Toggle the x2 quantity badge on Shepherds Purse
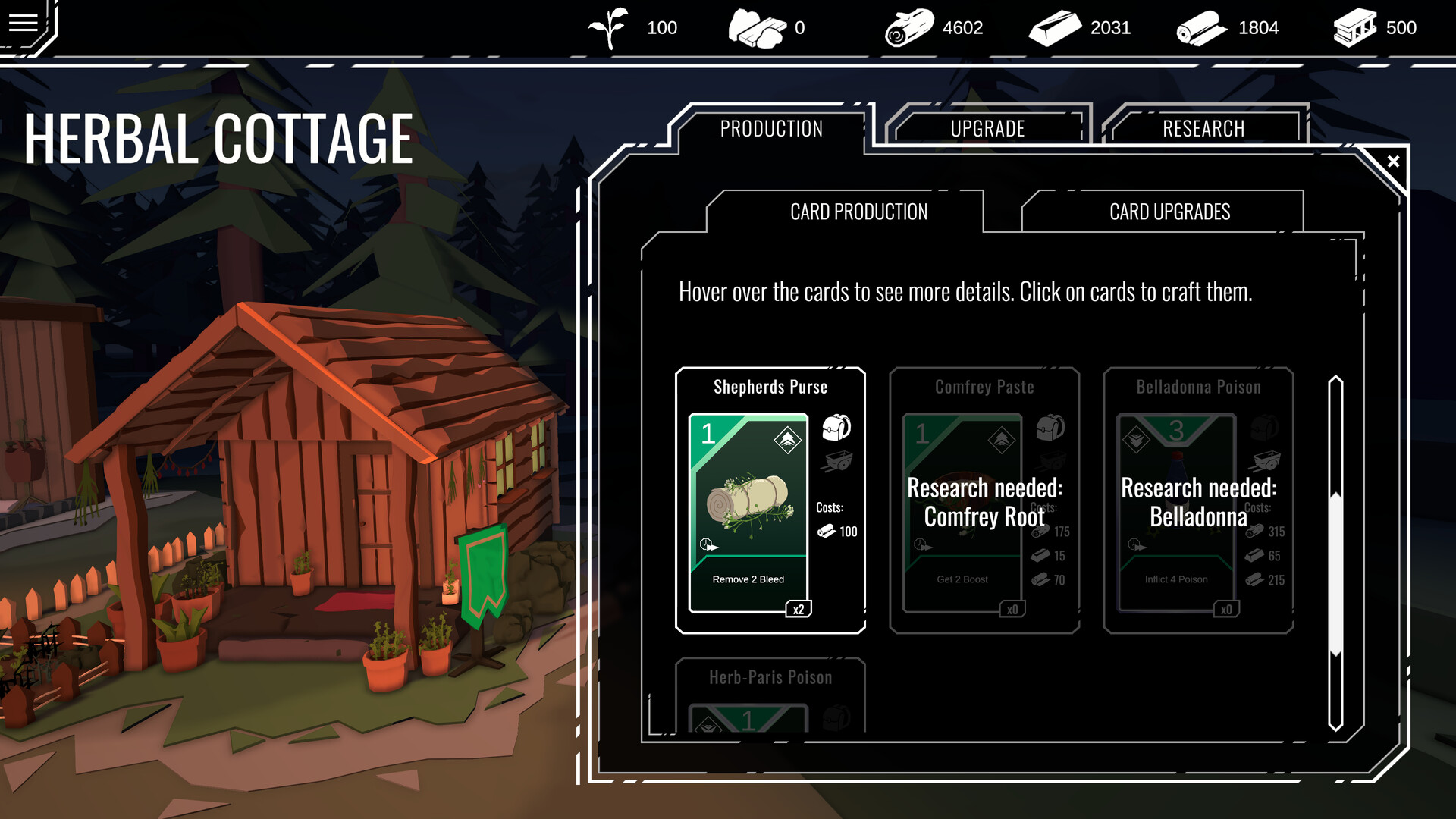1456x819 pixels. tap(799, 607)
